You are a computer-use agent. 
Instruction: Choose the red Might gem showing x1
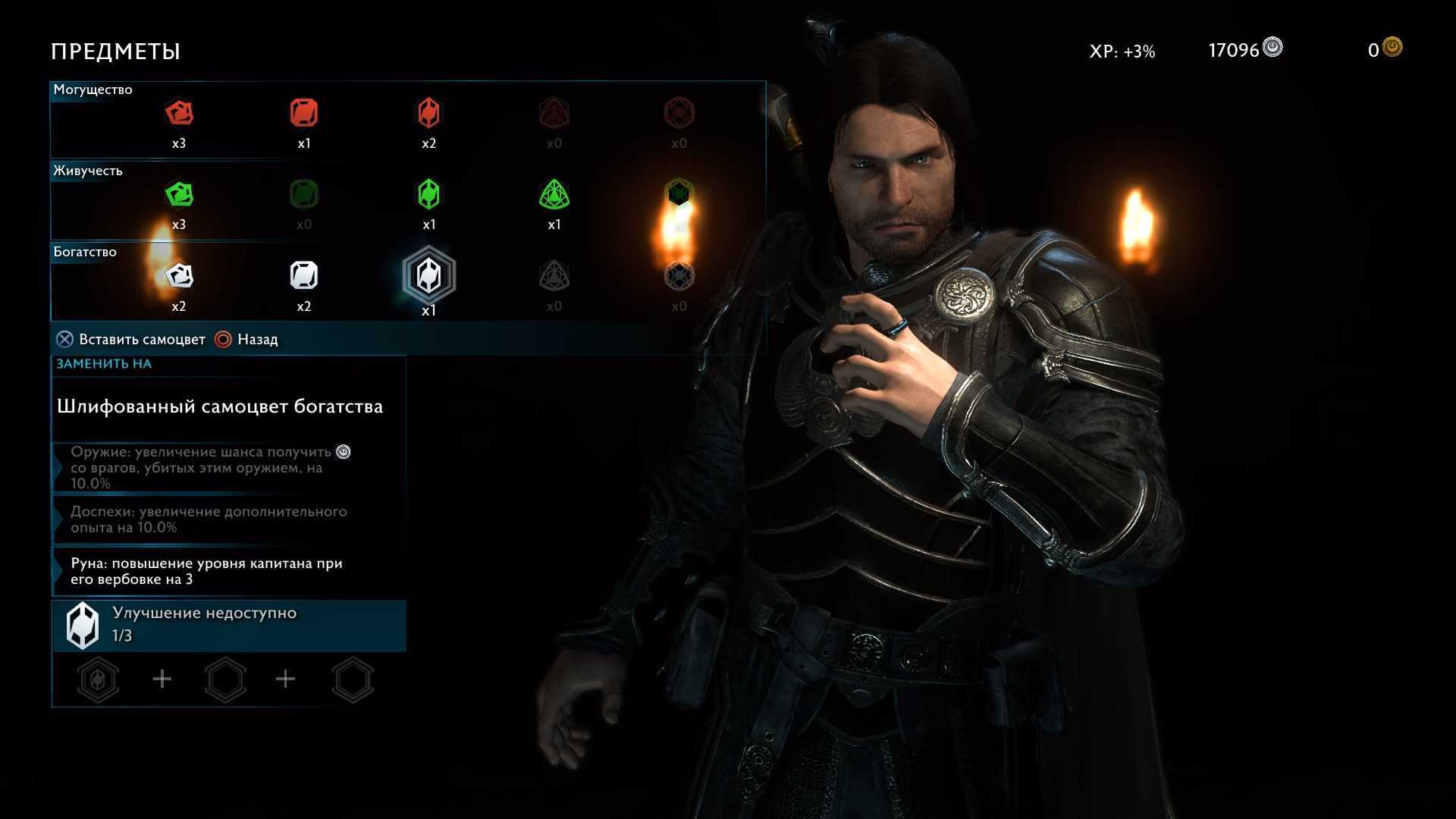(x=304, y=114)
